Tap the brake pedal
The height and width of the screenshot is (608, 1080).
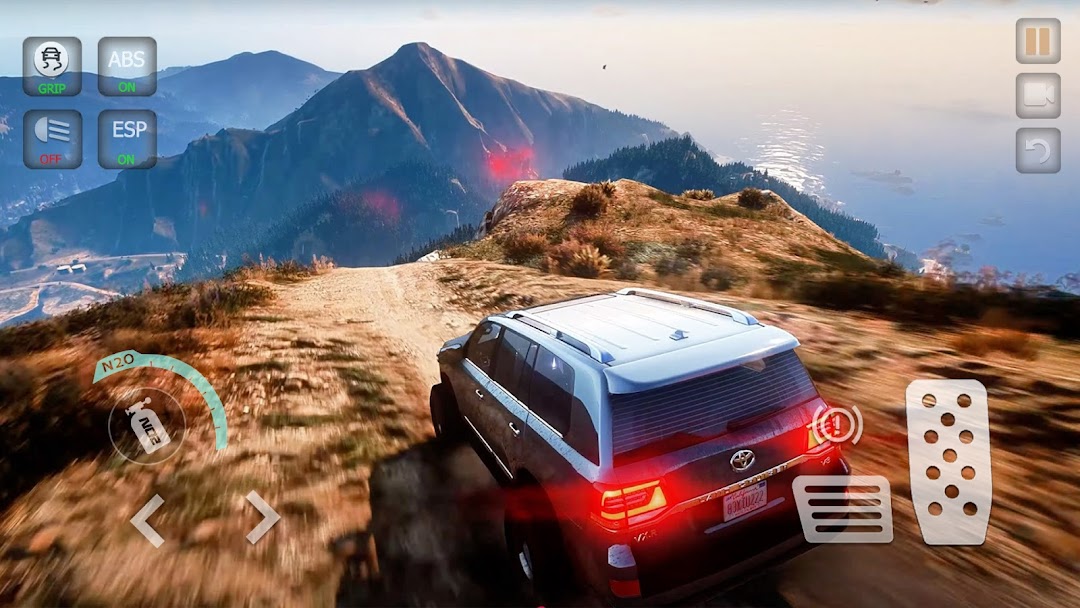click(842, 509)
